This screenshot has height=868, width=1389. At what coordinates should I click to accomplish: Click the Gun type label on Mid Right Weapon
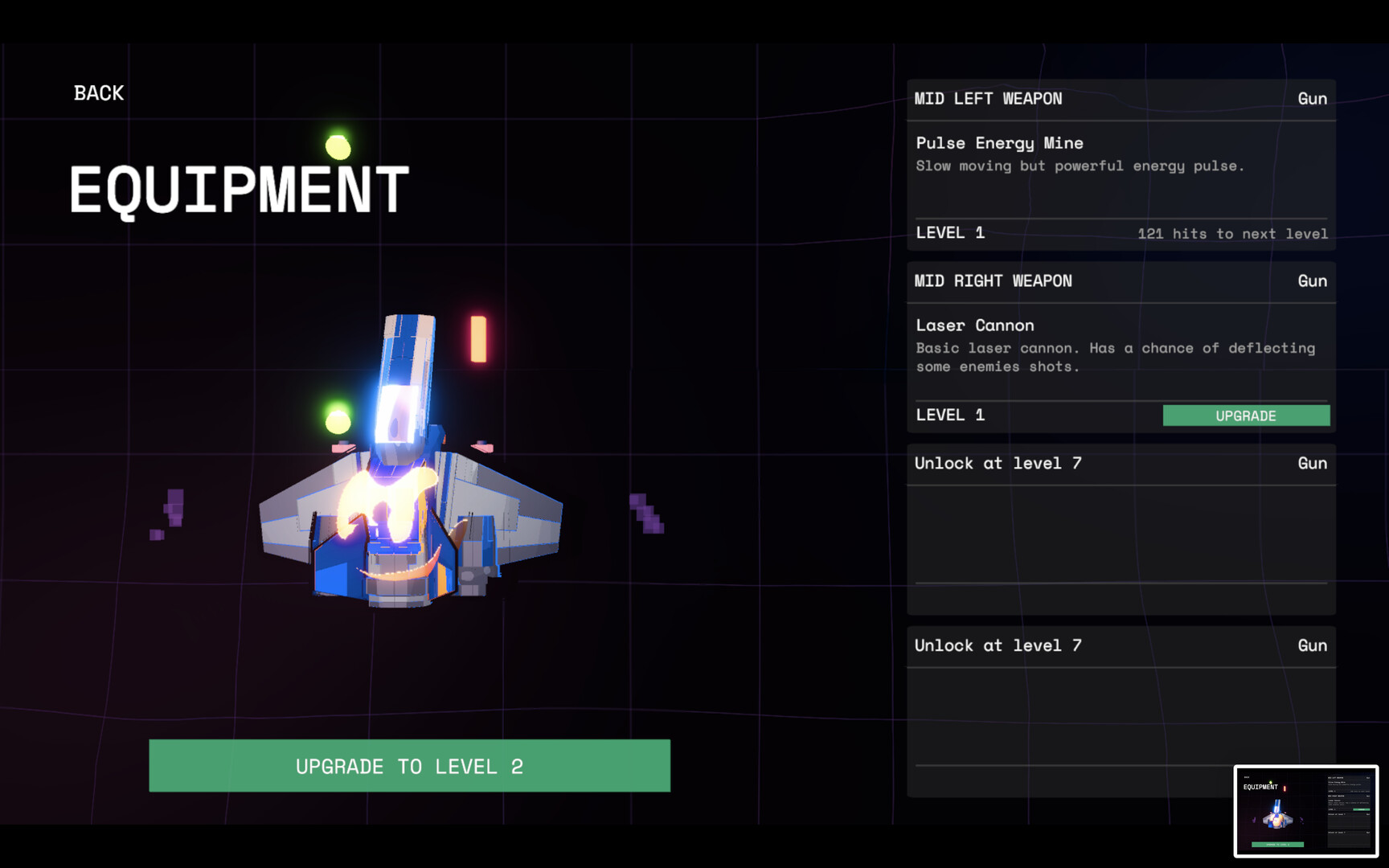tap(1313, 280)
